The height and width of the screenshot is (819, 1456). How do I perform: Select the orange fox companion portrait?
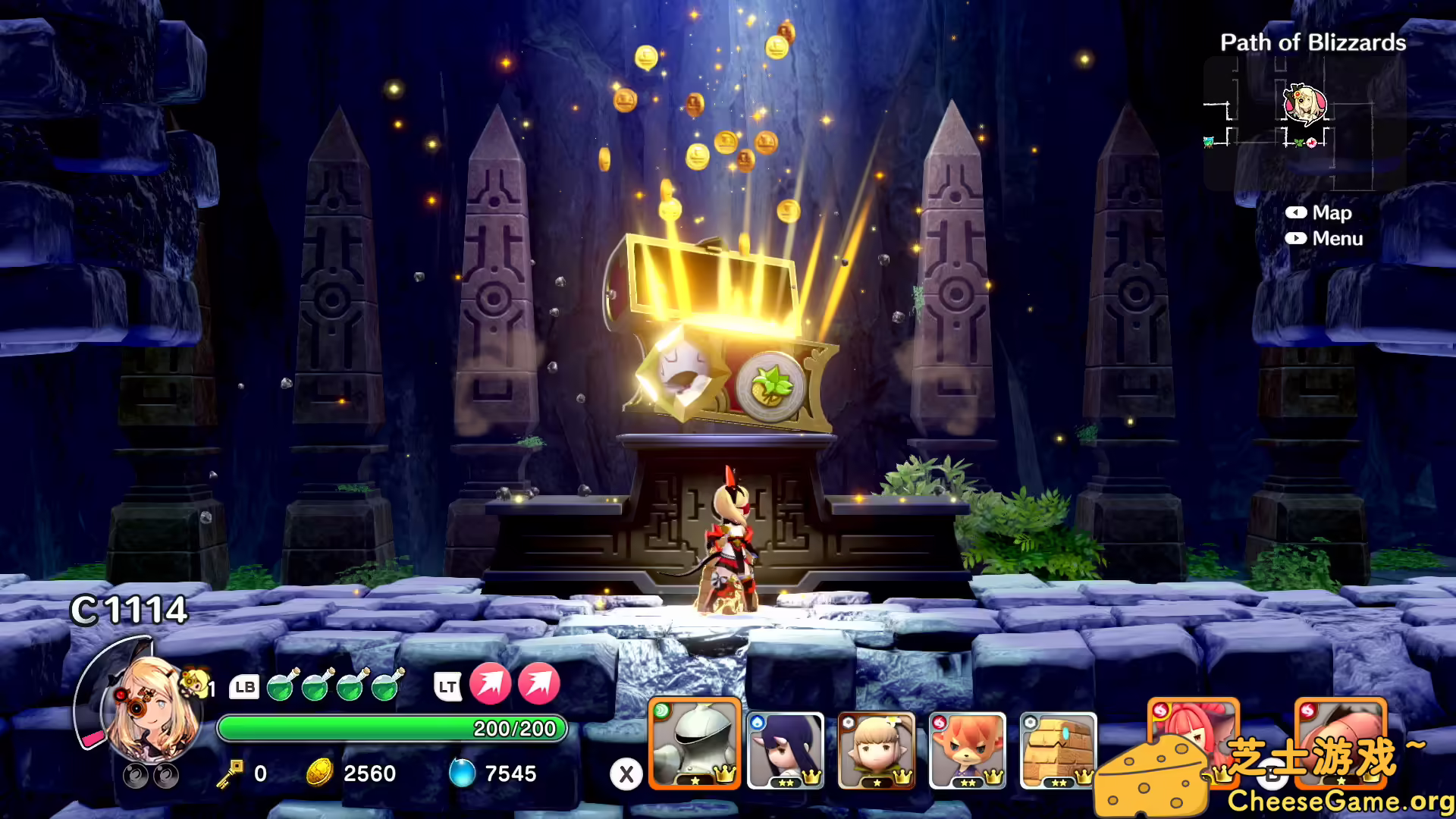tap(968, 751)
